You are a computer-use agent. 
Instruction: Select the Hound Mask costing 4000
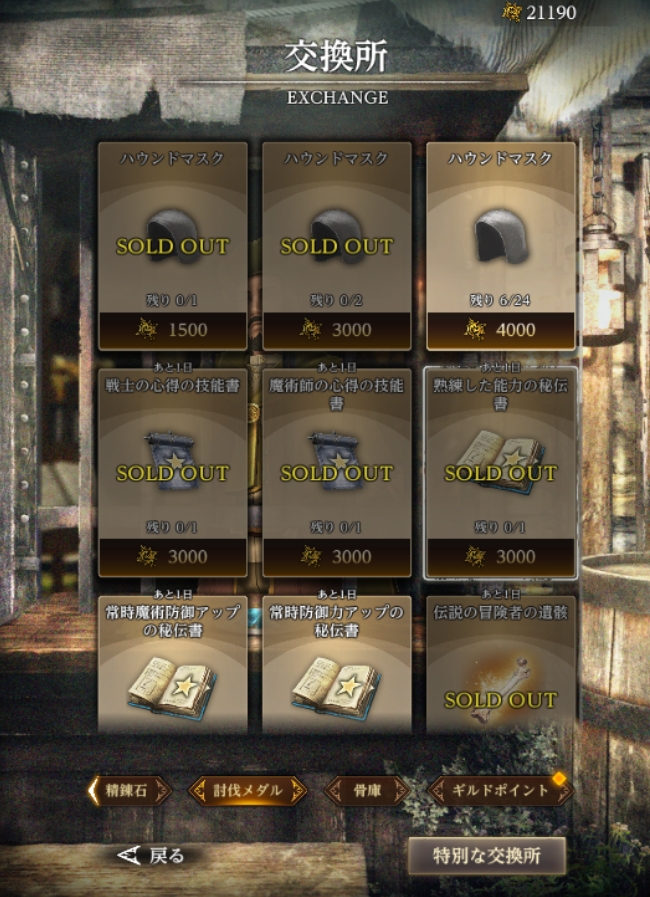pyautogui.click(x=501, y=245)
